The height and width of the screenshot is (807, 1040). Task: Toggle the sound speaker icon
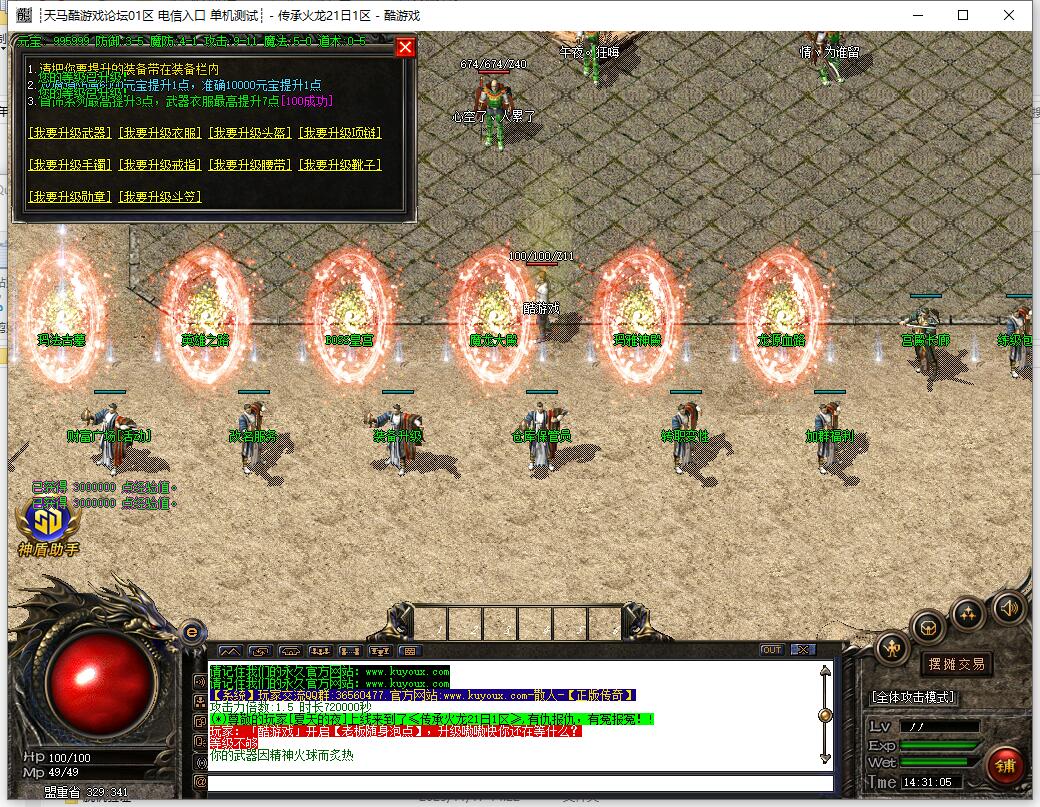pyautogui.click(x=1008, y=606)
